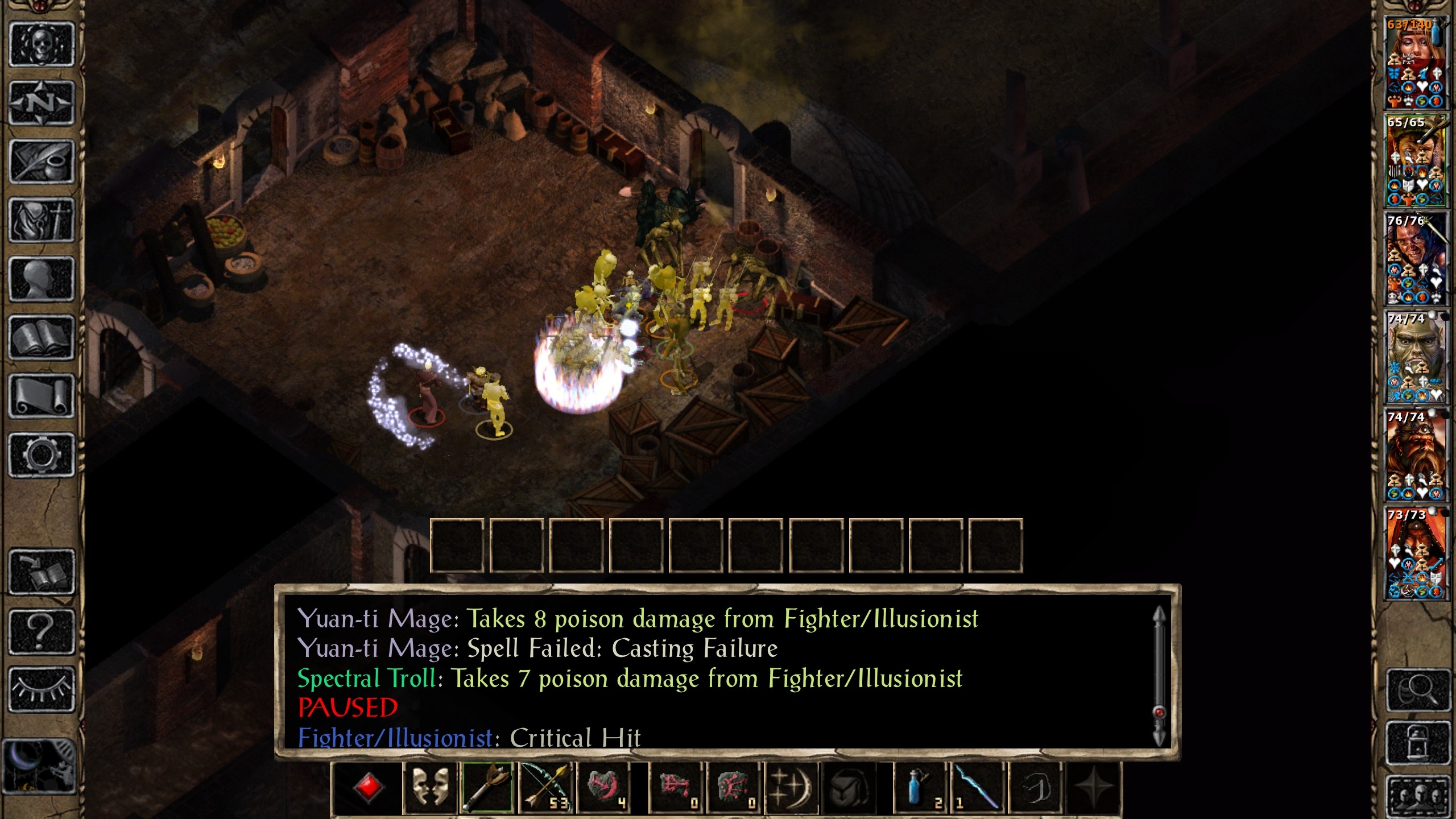
Task: Select the bearded dwarf portrait with 74/74
Action: coord(1414,455)
